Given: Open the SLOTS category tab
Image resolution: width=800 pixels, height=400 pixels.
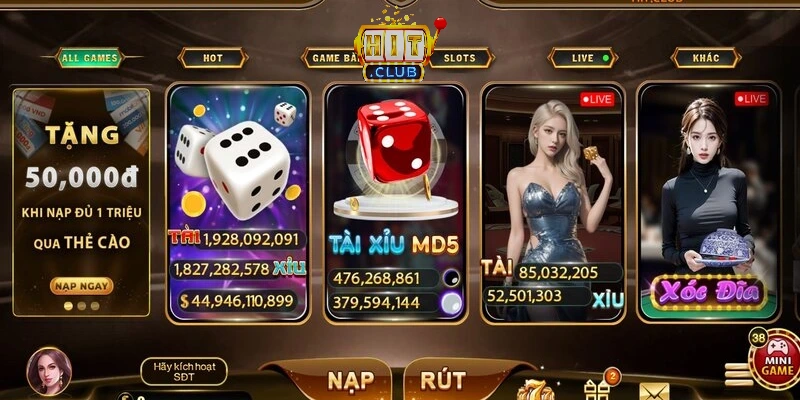Looking at the screenshot, I should [x=460, y=58].
